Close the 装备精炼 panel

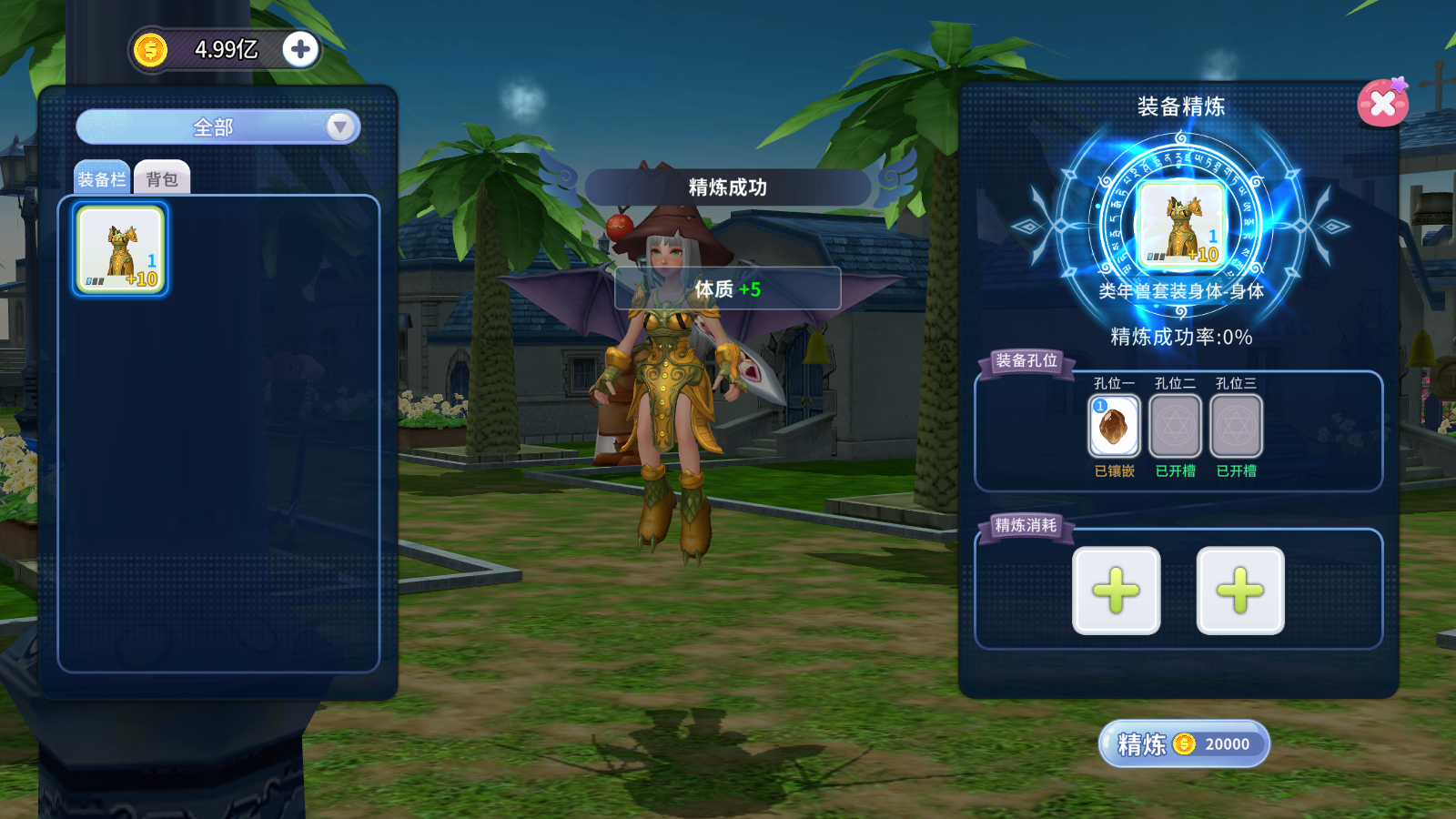1382,104
